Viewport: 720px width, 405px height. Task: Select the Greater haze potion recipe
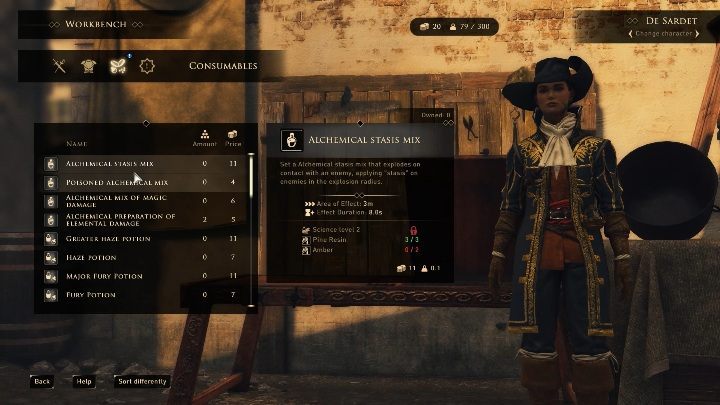tap(110, 239)
